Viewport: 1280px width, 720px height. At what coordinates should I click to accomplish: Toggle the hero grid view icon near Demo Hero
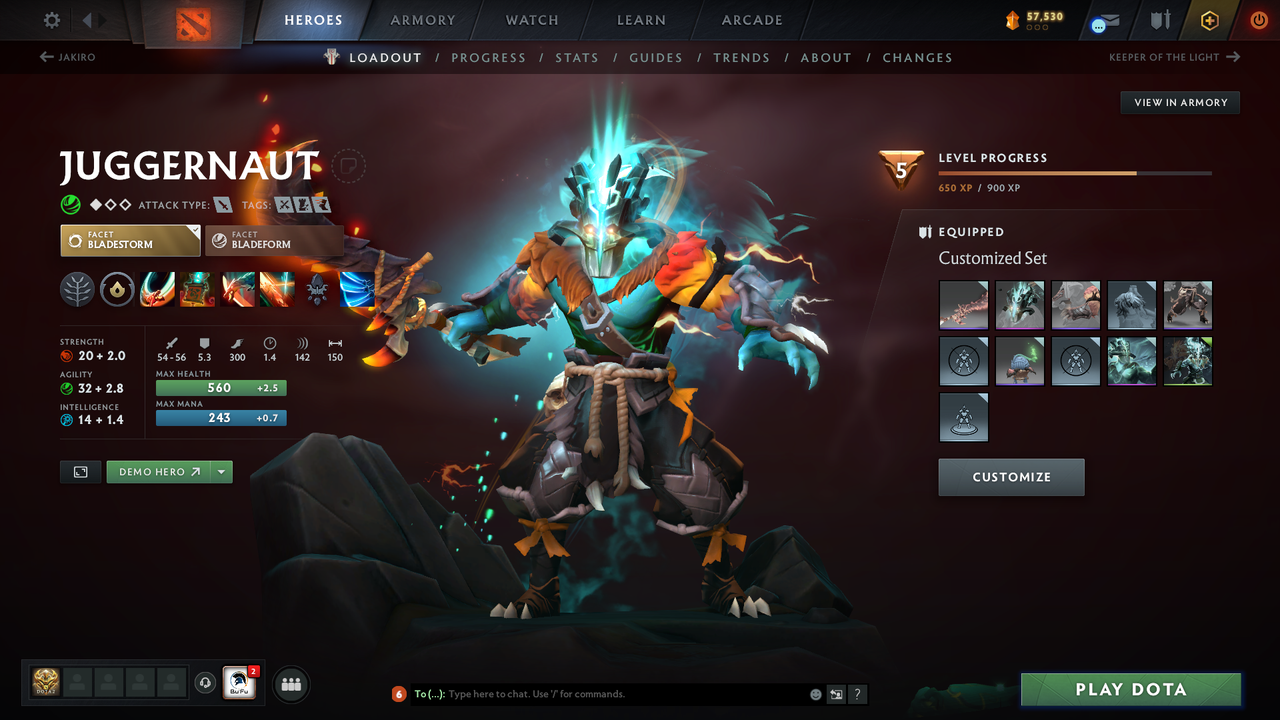pyautogui.click(x=80, y=471)
